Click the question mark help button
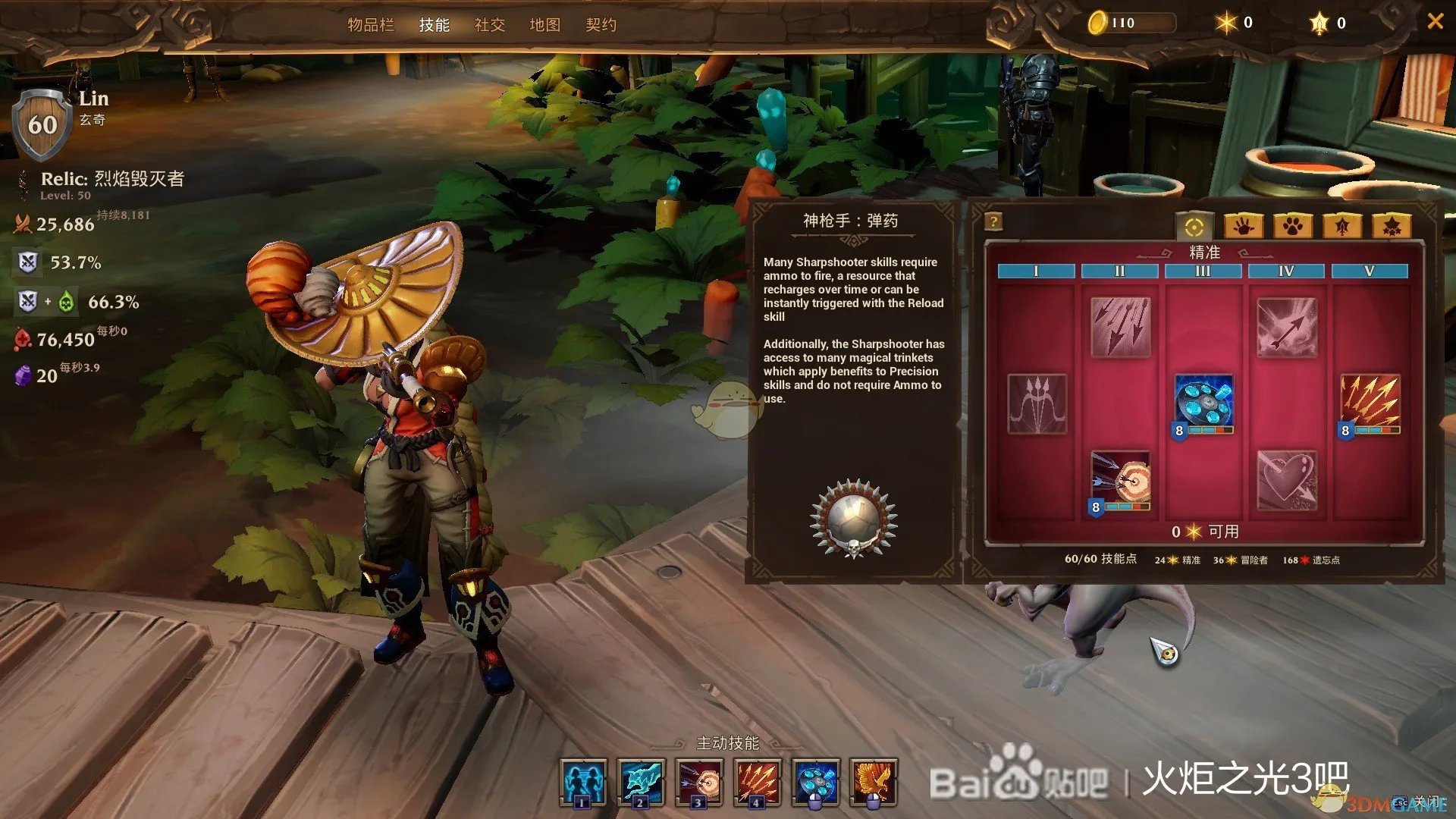The height and width of the screenshot is (819, 1456). click(x=993, y=221)
